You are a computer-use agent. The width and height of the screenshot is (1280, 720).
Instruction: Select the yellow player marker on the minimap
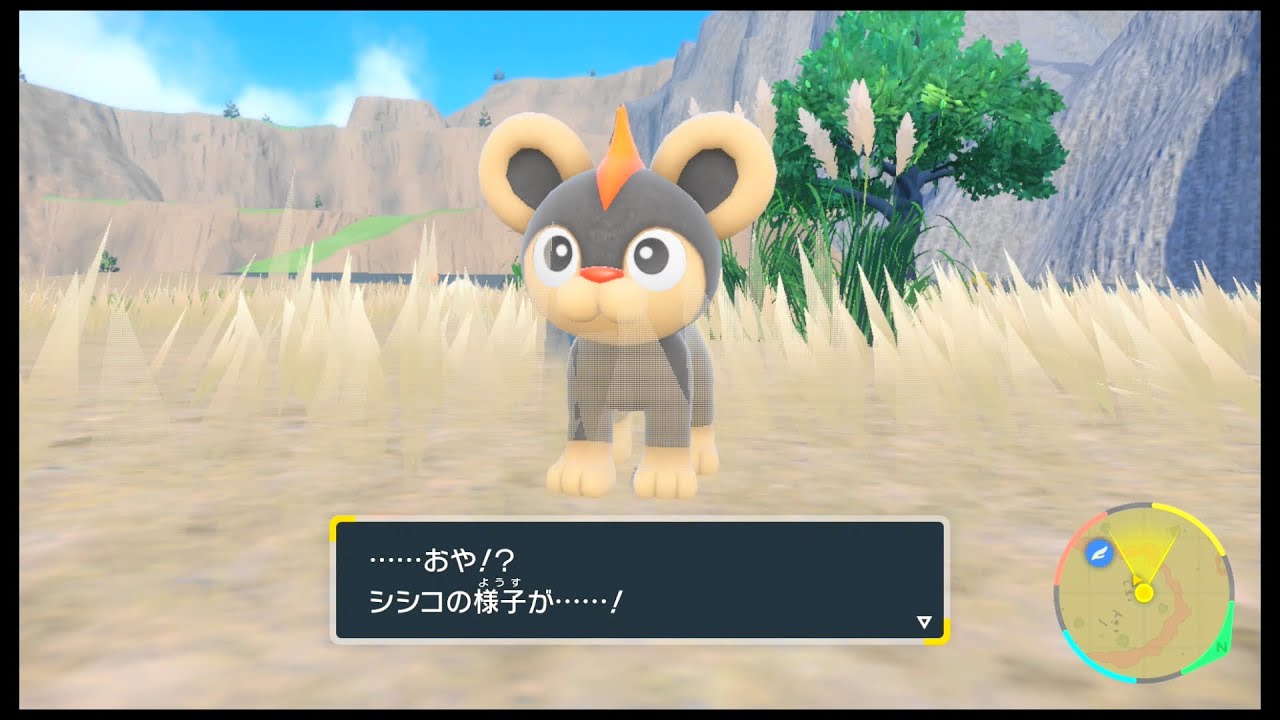point(1144,593)
